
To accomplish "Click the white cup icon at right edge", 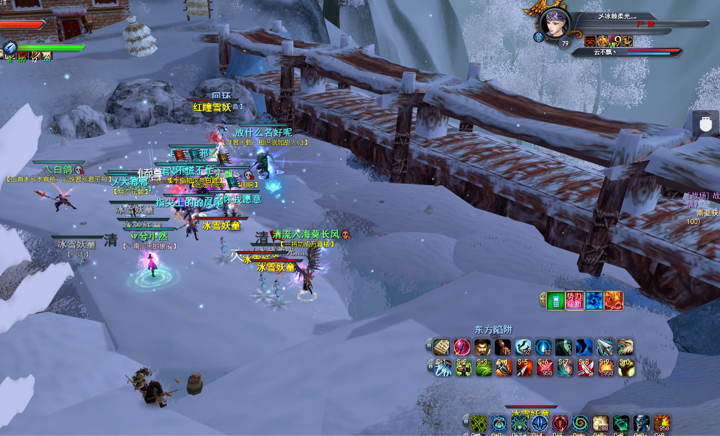I will click(706, 124).
